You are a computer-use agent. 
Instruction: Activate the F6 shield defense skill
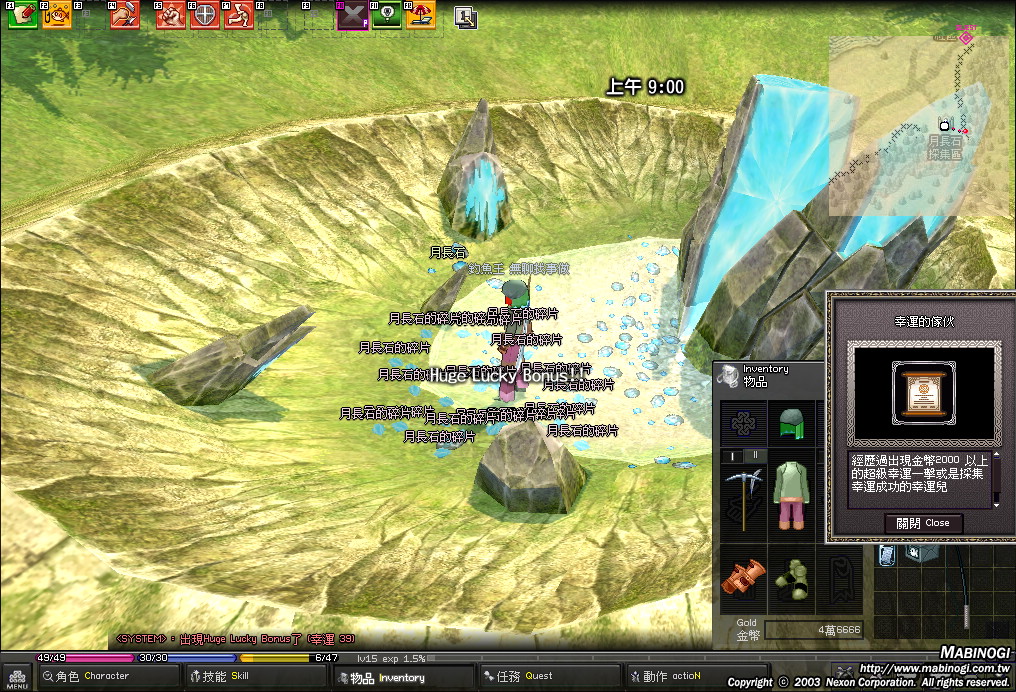pyautogui.click(x=205, y=15)
